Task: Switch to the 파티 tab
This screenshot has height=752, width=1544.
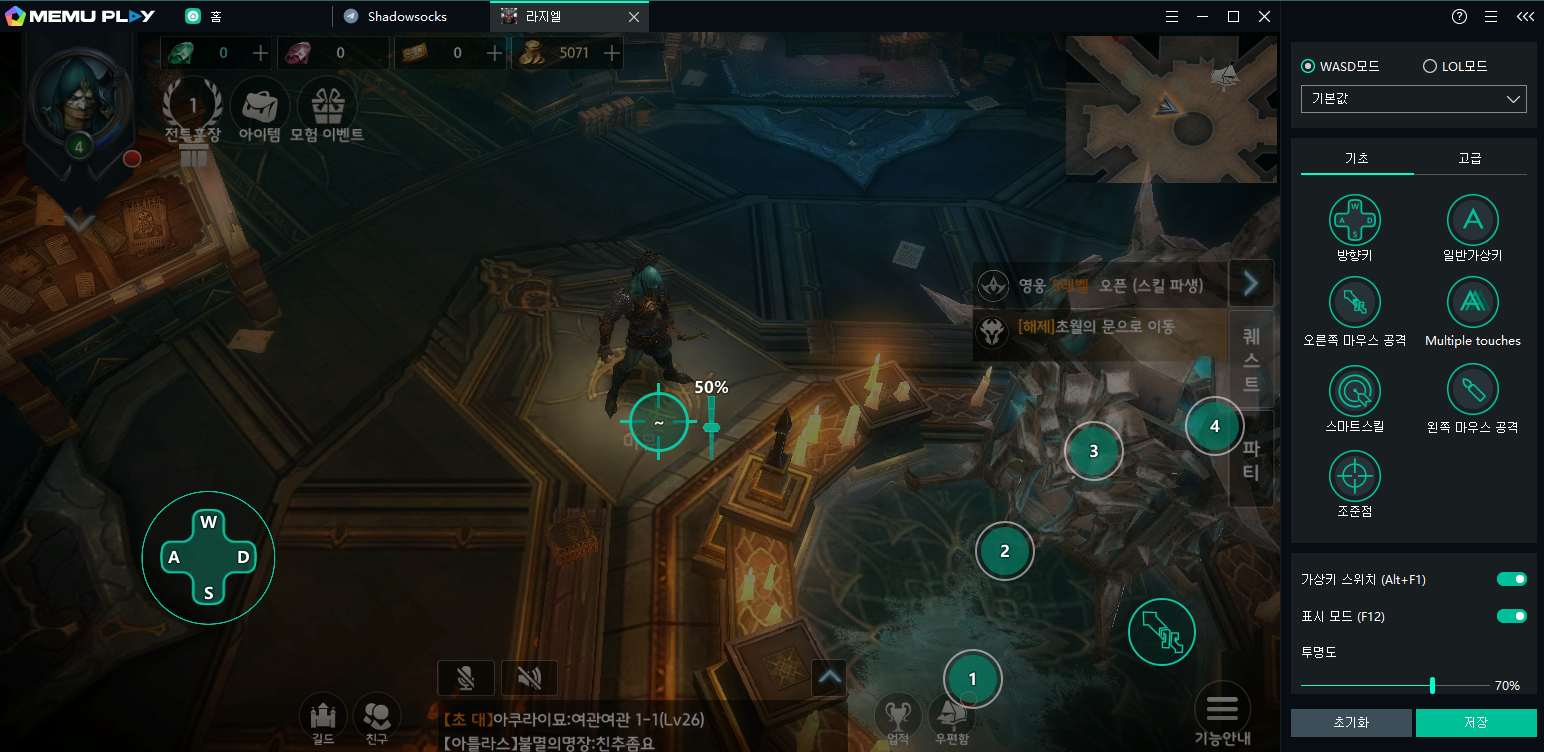Action: (1250, 459)
